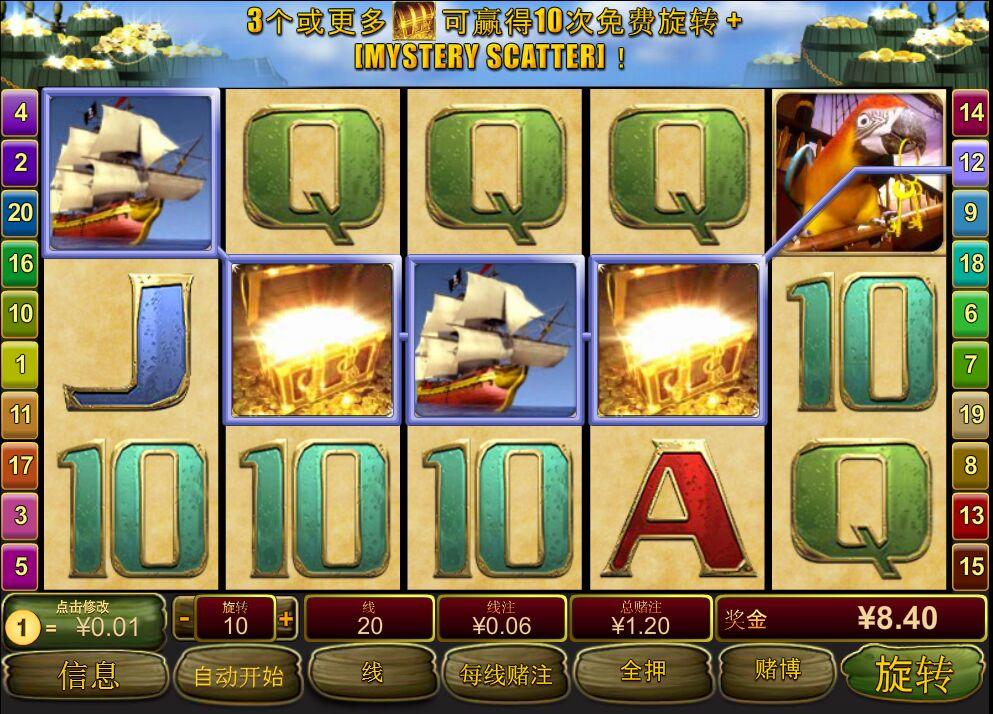Choose payline 17 marker
993x714 pixels.
(20, 465)
